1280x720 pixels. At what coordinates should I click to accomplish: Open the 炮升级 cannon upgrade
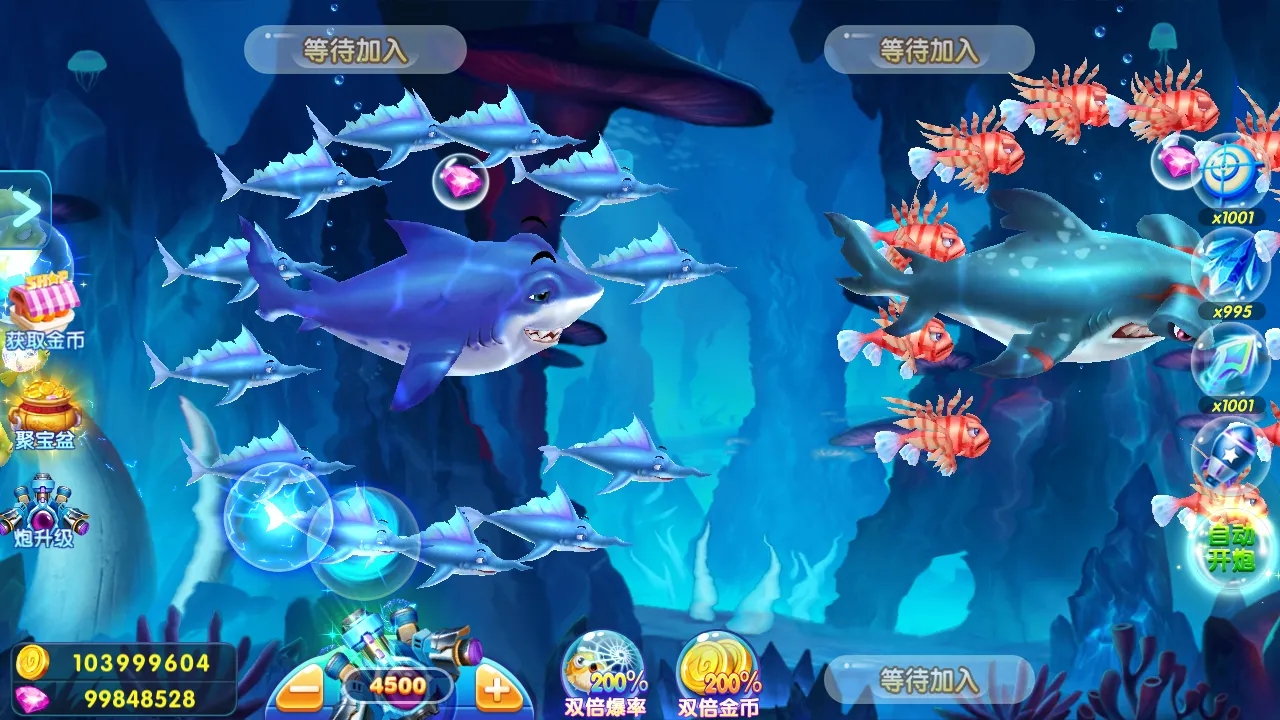tap(44, 510)
